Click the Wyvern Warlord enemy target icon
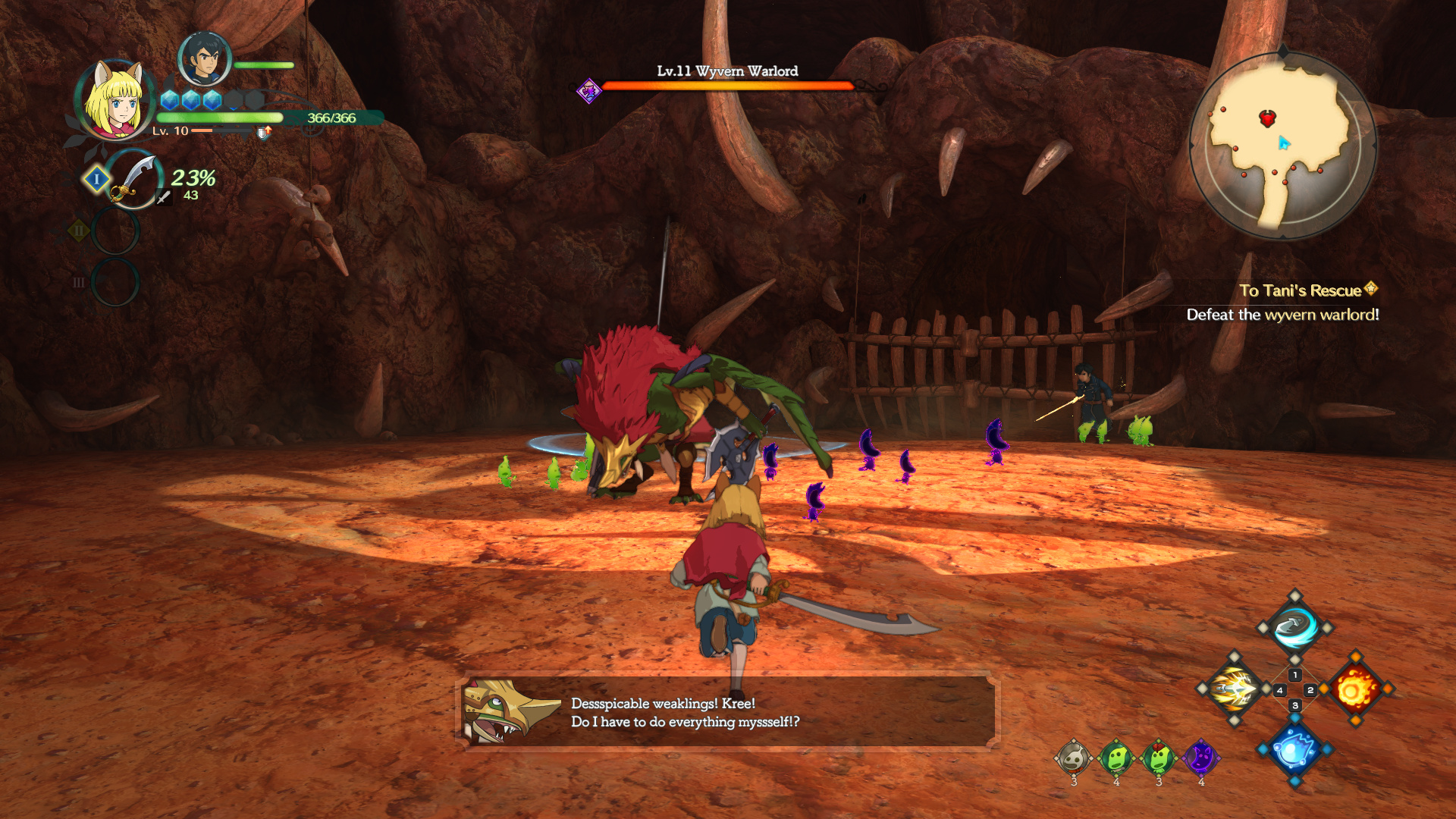 (x=588, y=92)
